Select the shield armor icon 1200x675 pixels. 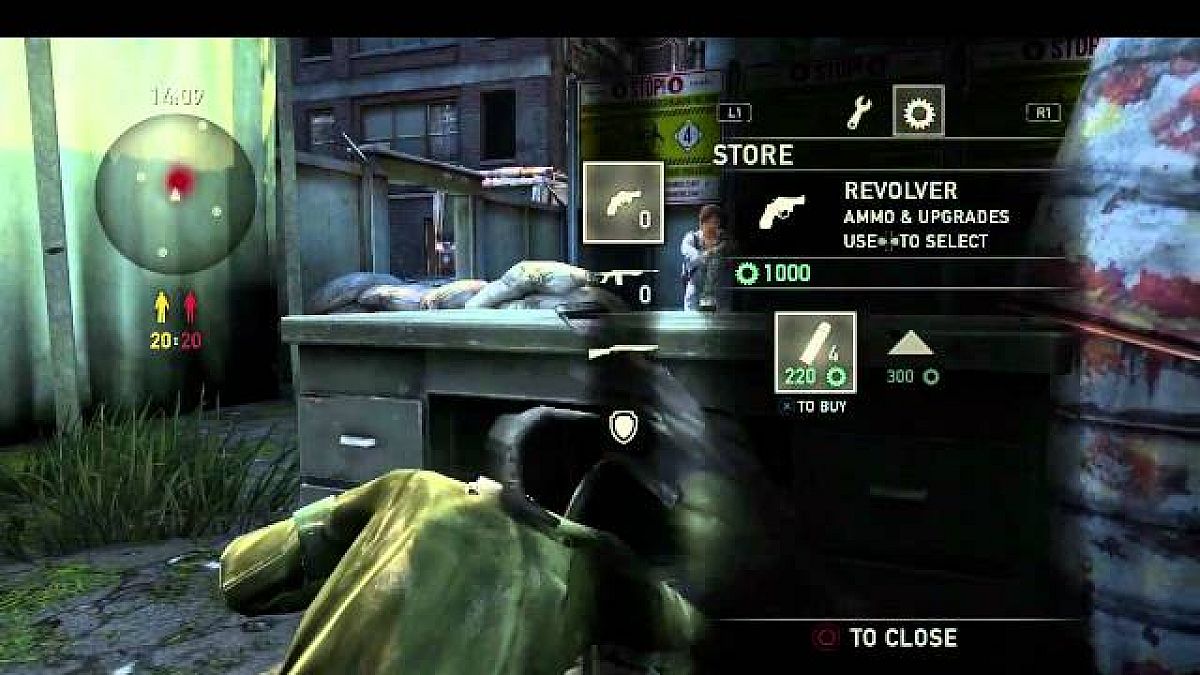point(622,427)
